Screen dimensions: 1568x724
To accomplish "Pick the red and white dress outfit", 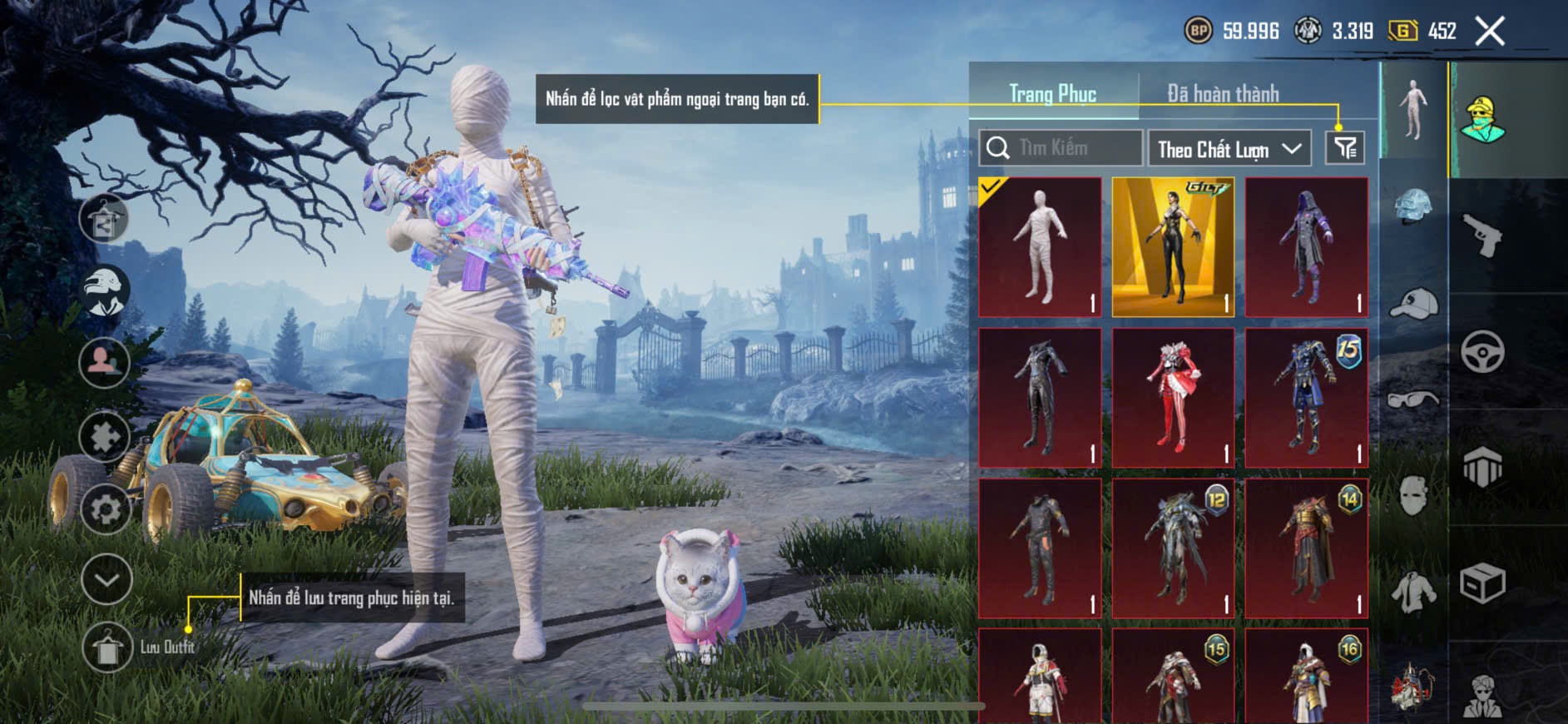I will pyautogui.click(x=1173, y=398).
